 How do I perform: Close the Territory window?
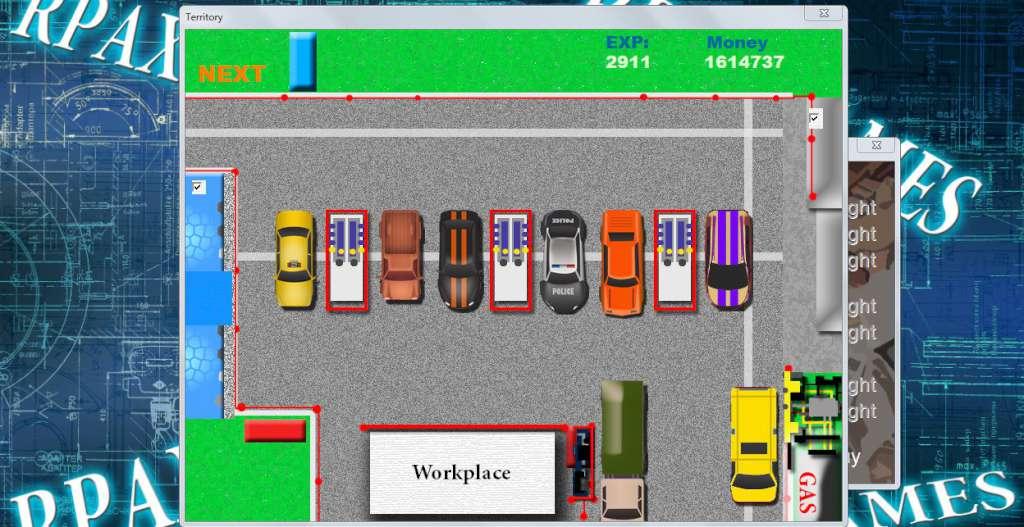[x=823, y=14]
